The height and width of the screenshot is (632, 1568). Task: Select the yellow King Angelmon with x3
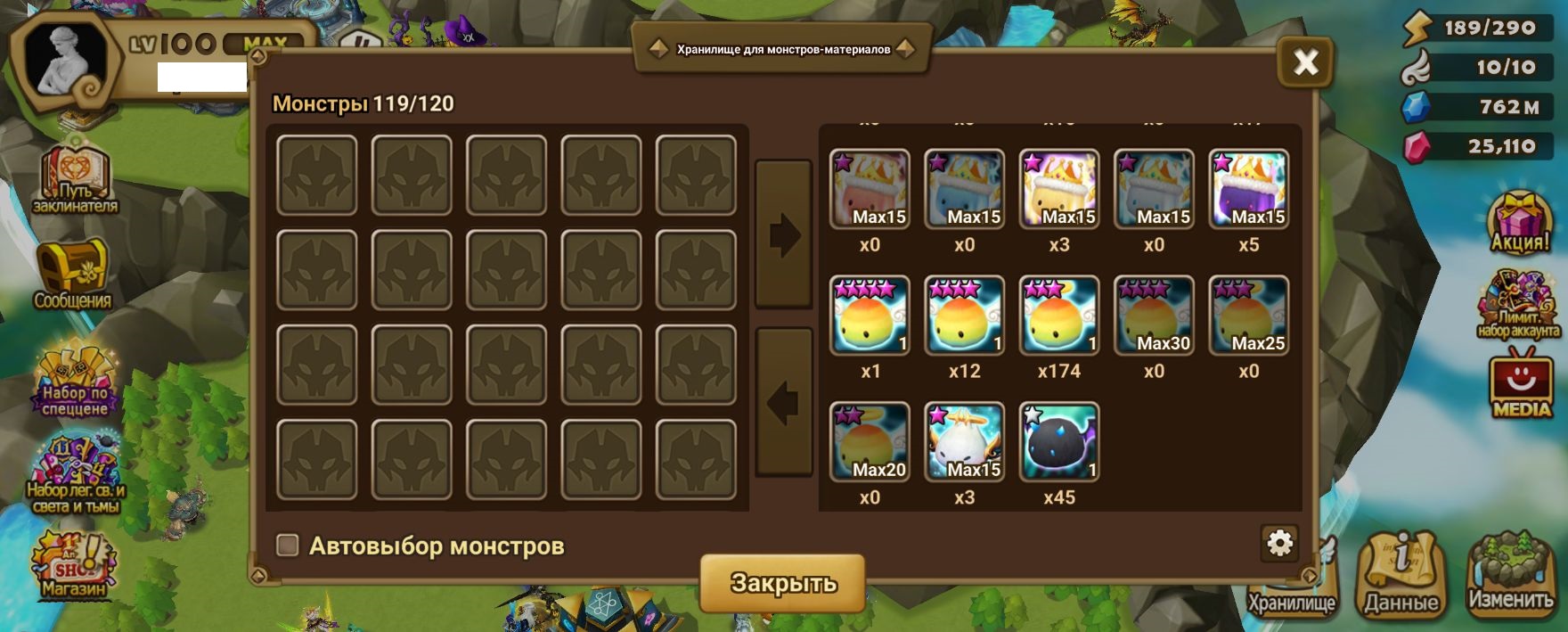1058,189
